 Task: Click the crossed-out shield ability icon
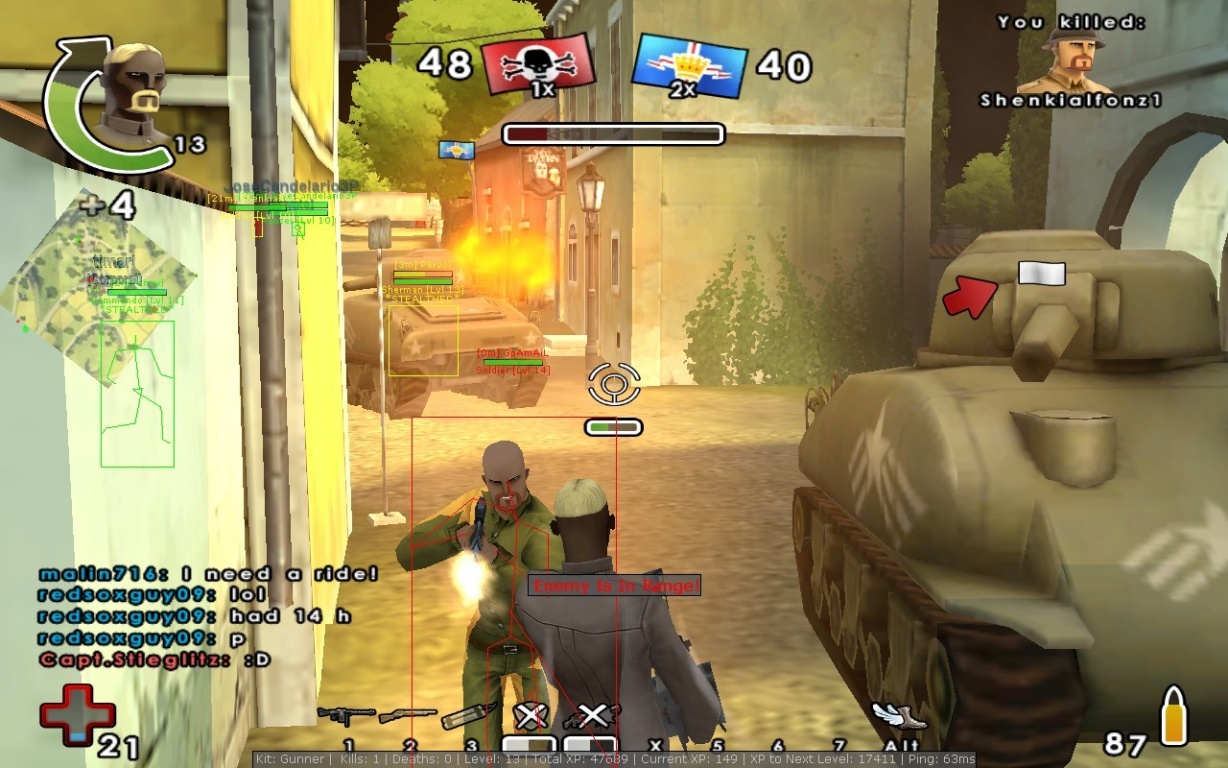pyautogui.click(x=530, y=716)
